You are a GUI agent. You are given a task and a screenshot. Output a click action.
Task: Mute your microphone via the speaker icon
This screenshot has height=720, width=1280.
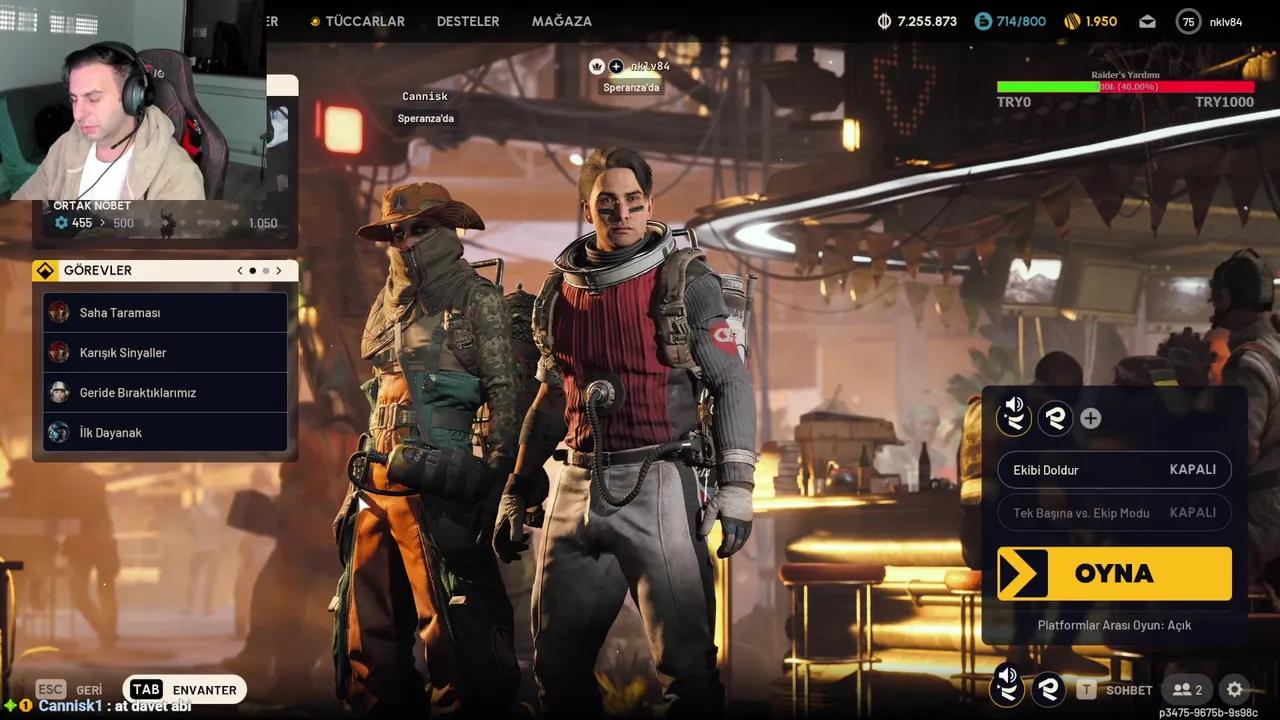[1014, 417]
